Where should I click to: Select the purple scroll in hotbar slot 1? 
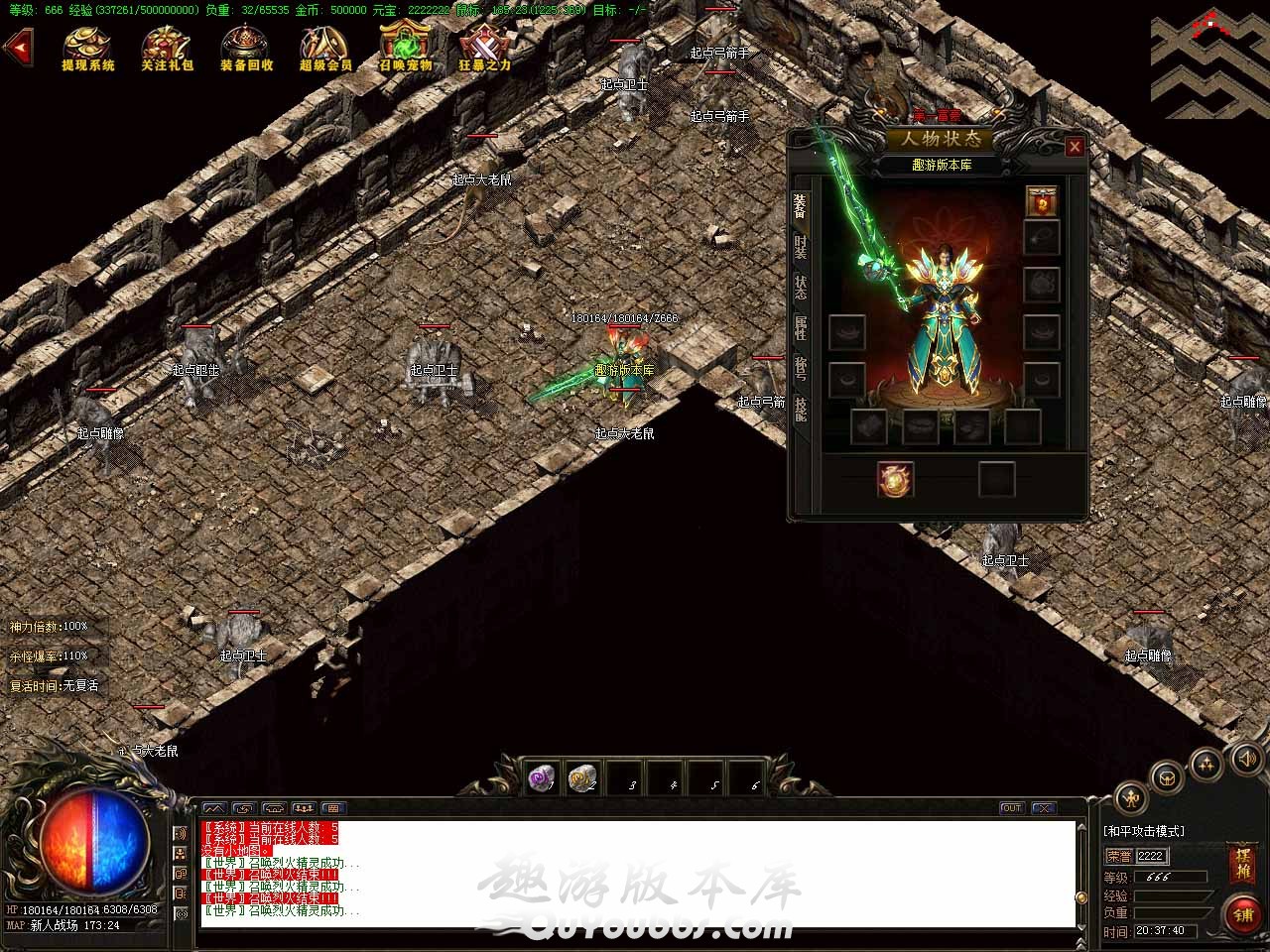click(x=542, y=779)
